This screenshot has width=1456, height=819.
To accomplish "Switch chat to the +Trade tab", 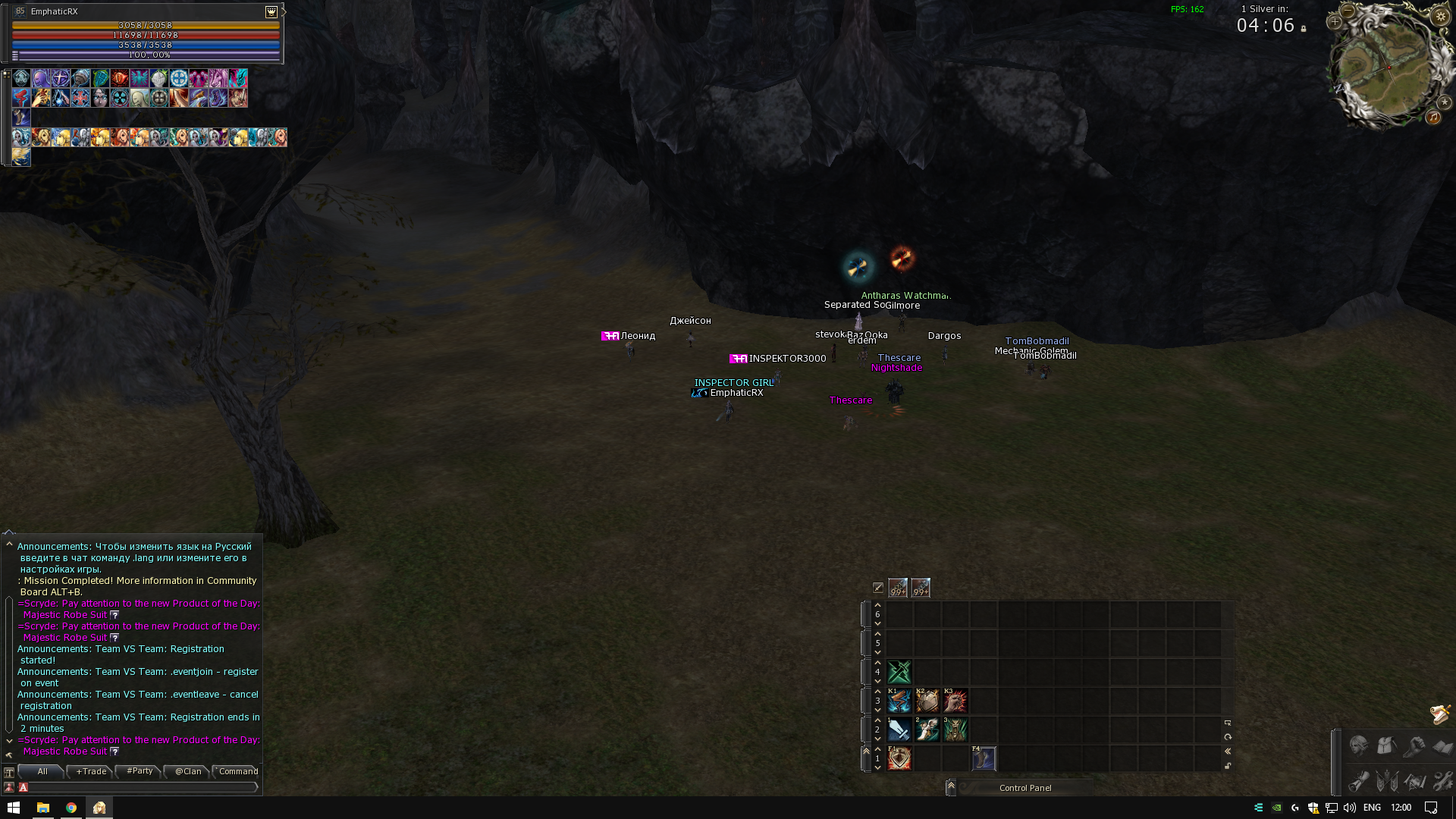I will 91,771.
